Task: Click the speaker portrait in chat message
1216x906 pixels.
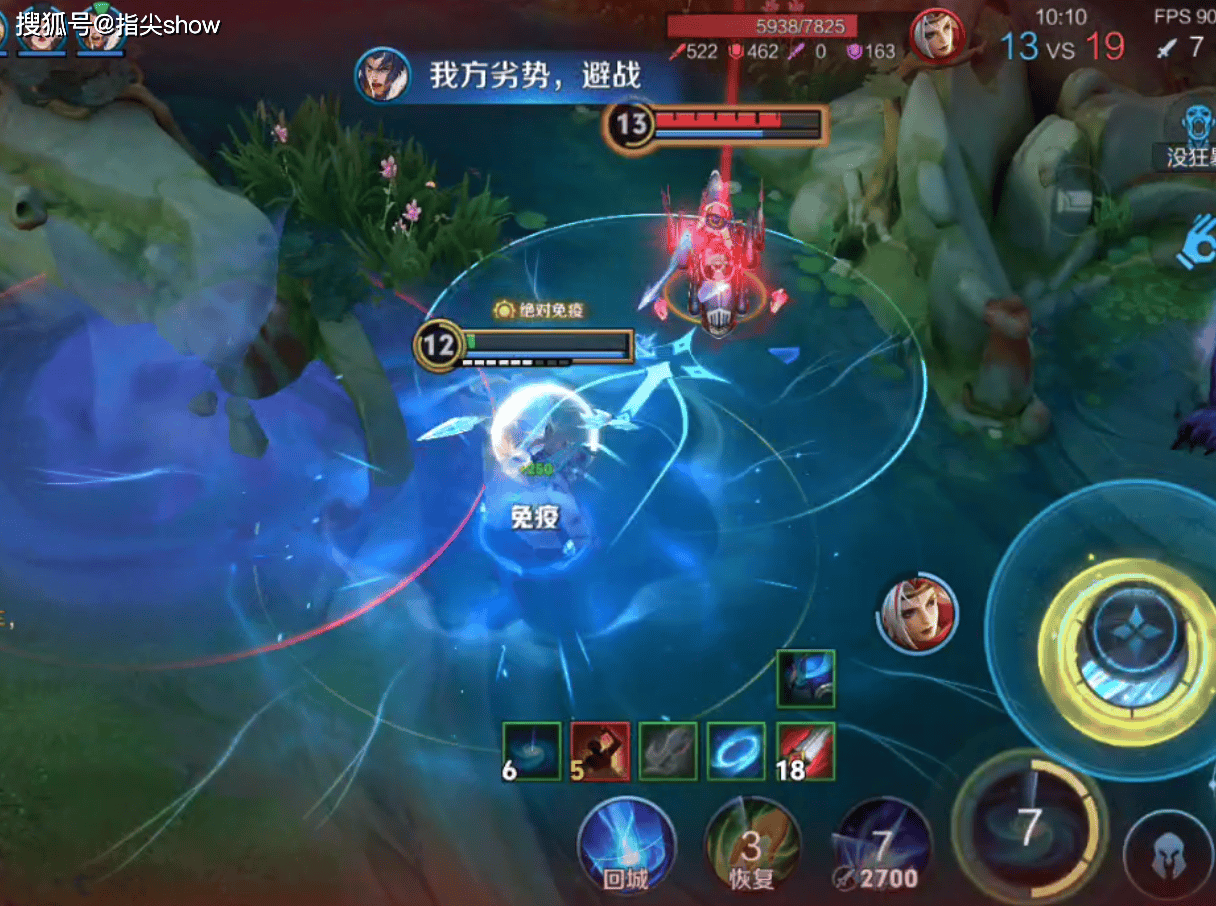Action: (x=382, y=75)
